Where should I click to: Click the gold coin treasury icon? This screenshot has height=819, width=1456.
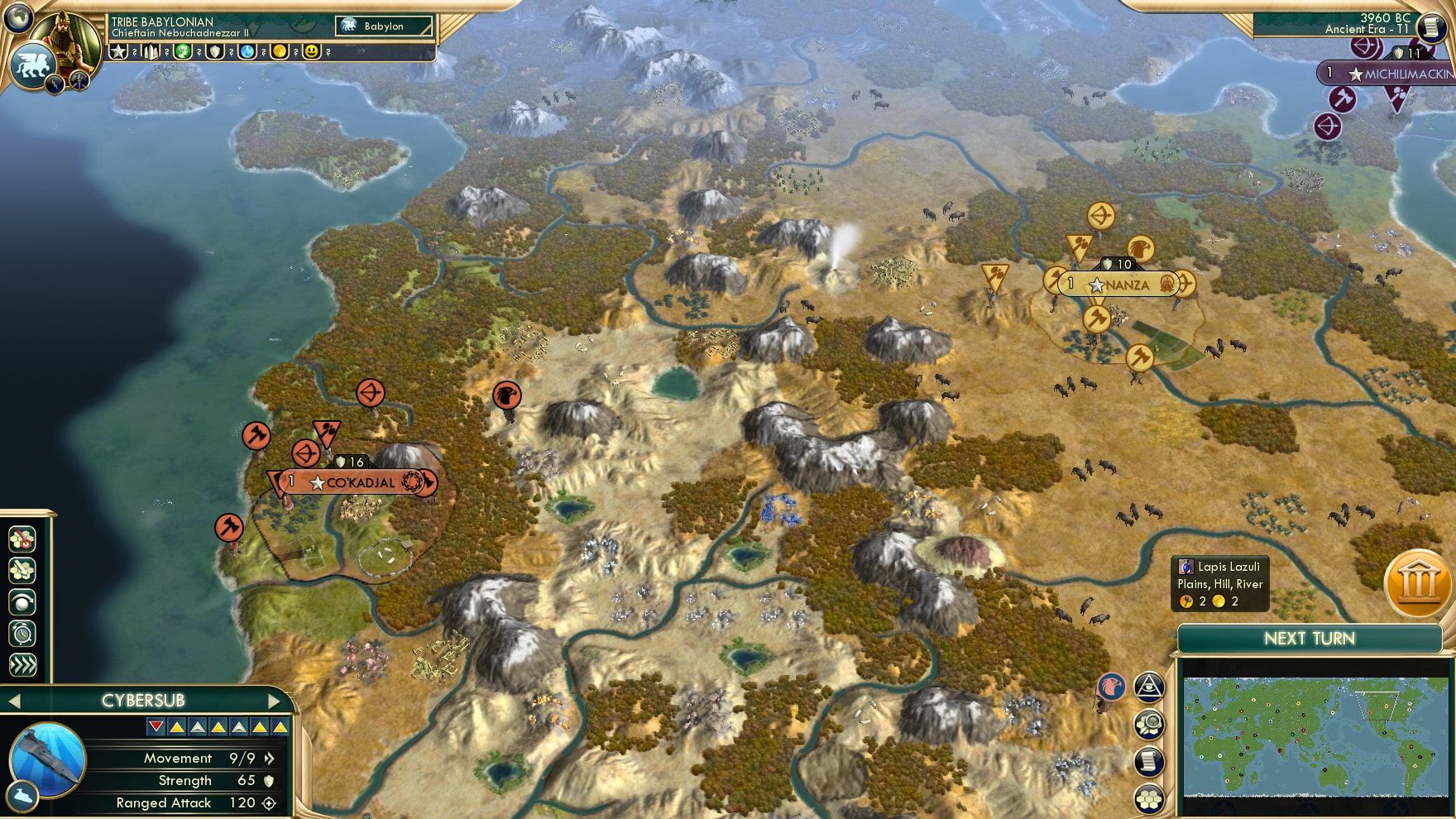[281, 51]
